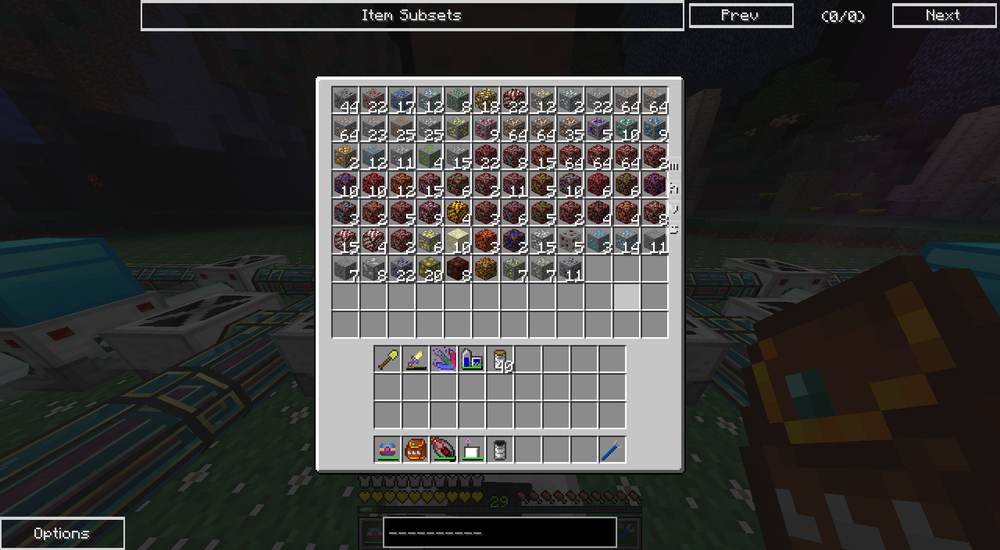Select the grey canister in the hotbar
This screenshot has height=550, width=1000.
tap(500, 450)
